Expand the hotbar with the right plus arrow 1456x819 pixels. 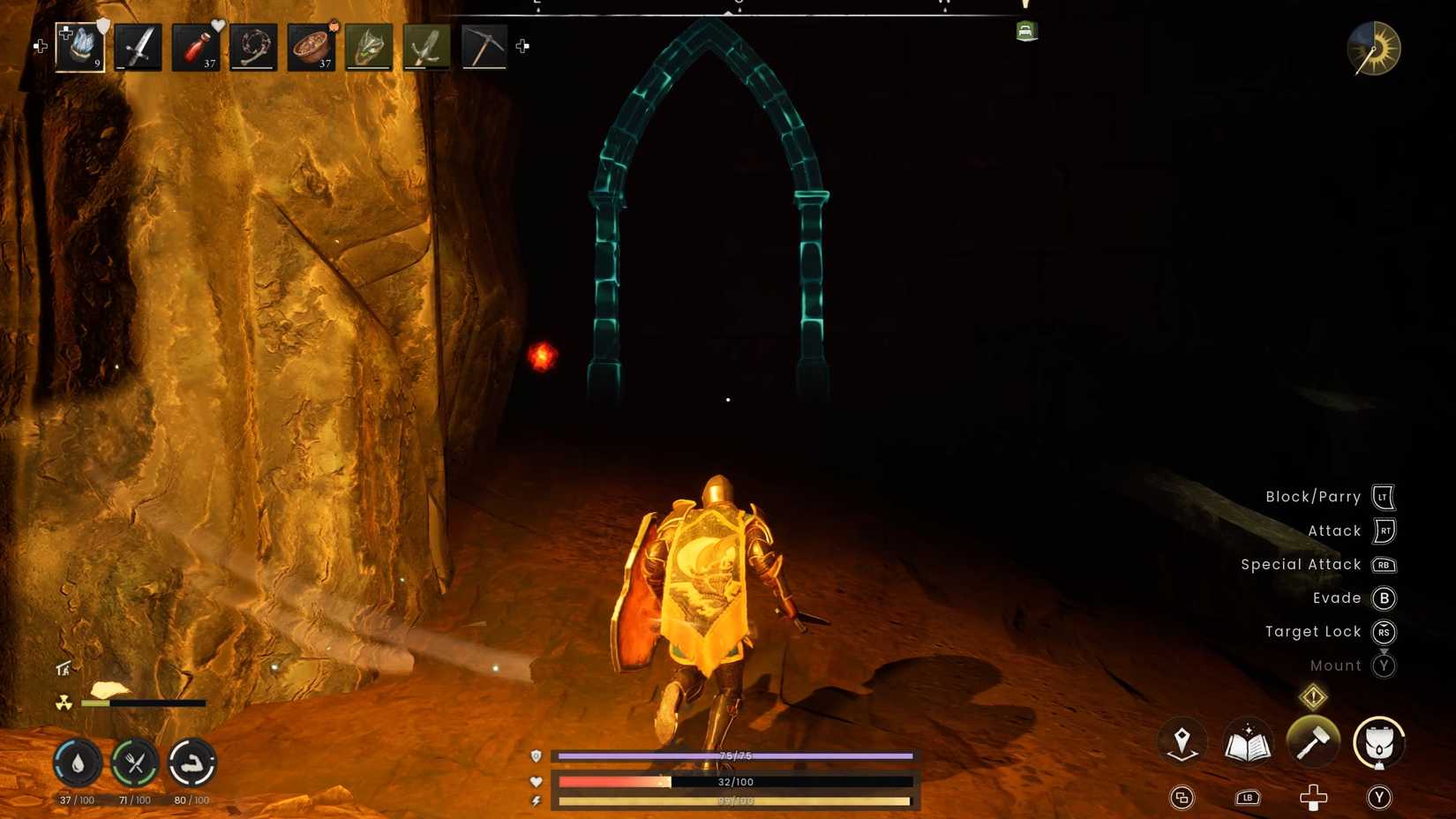(x=521, y=47)
